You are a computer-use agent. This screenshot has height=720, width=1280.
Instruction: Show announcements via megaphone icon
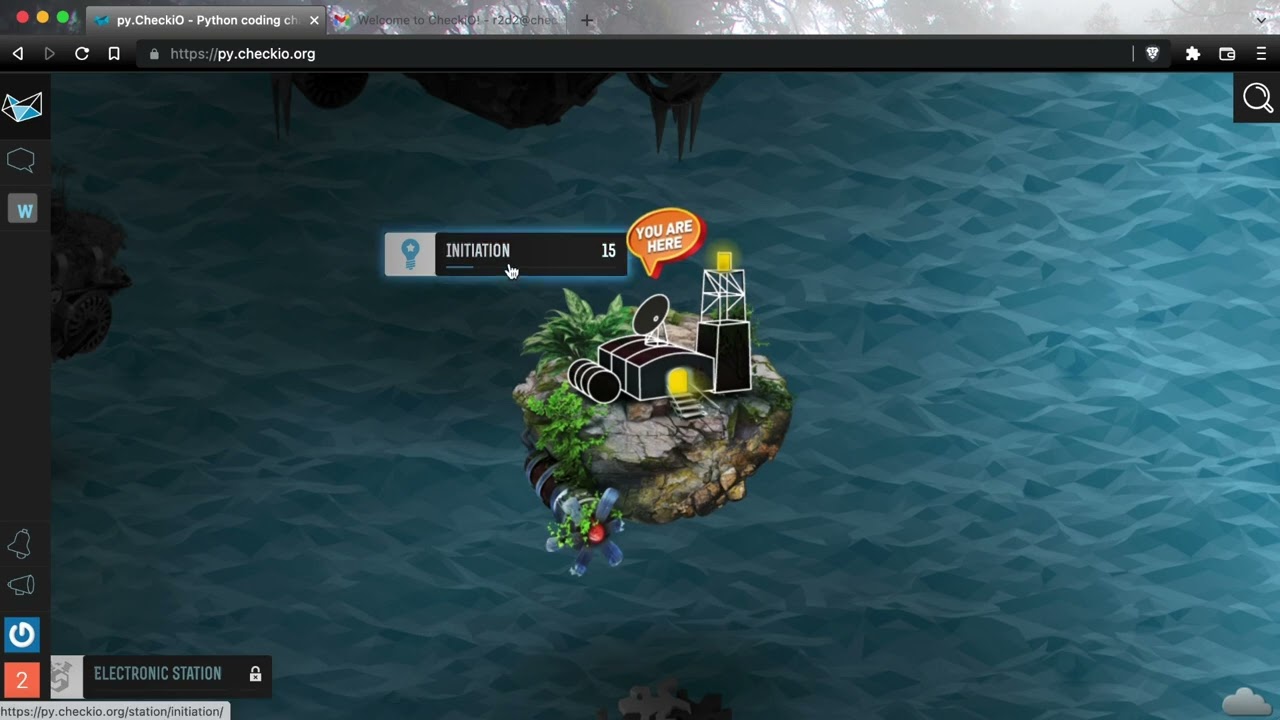point(21,586)
